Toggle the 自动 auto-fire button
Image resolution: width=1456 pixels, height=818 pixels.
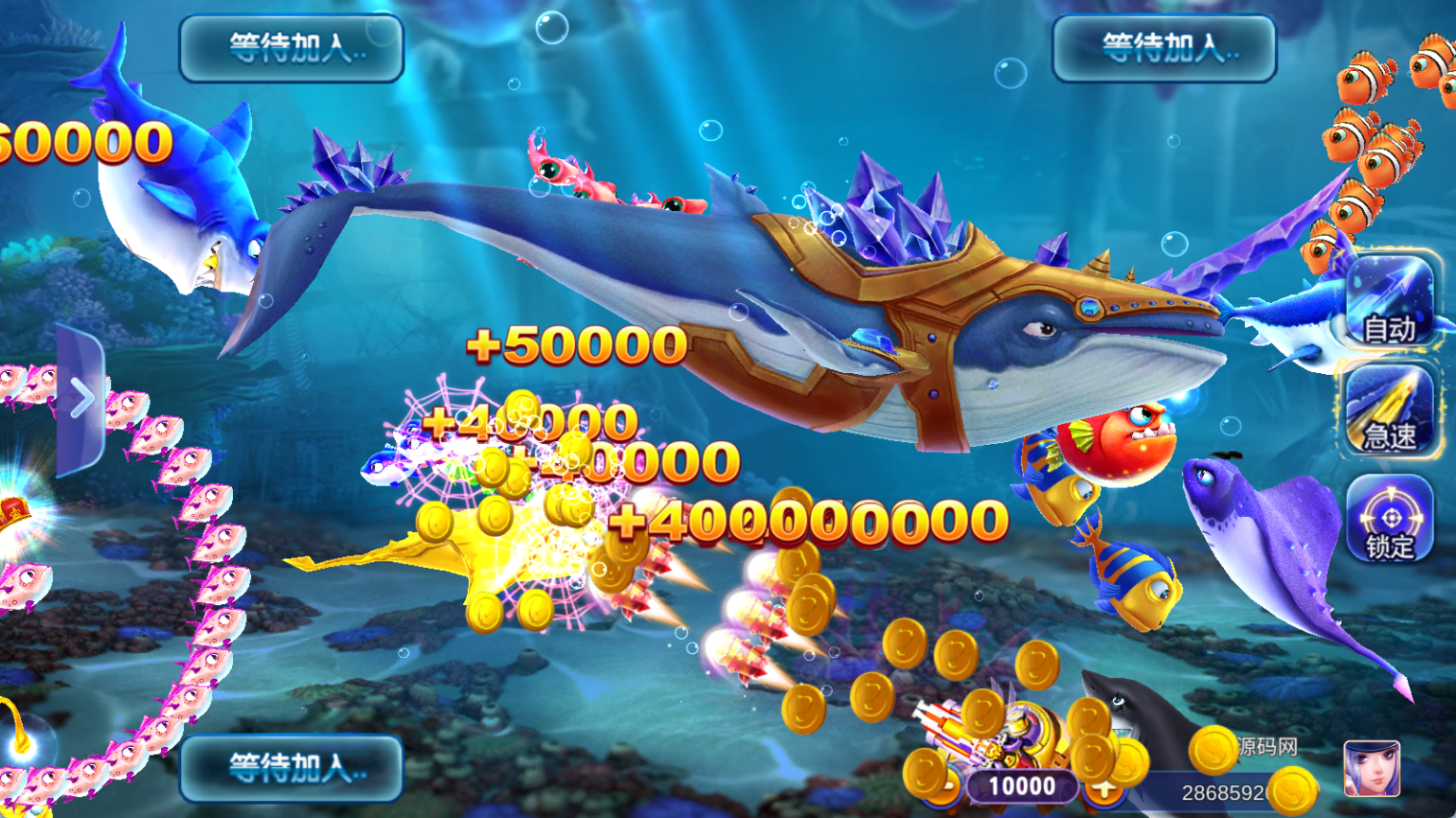(1389, 301)
